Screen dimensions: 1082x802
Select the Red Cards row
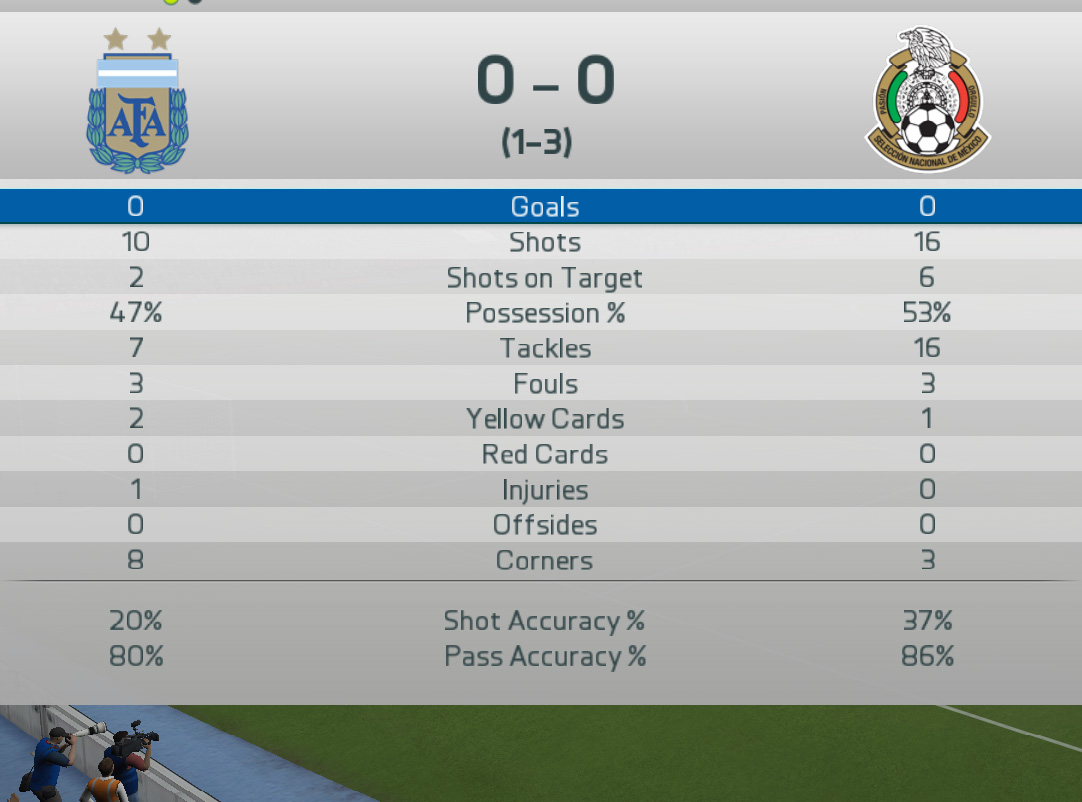pos(544,454)
